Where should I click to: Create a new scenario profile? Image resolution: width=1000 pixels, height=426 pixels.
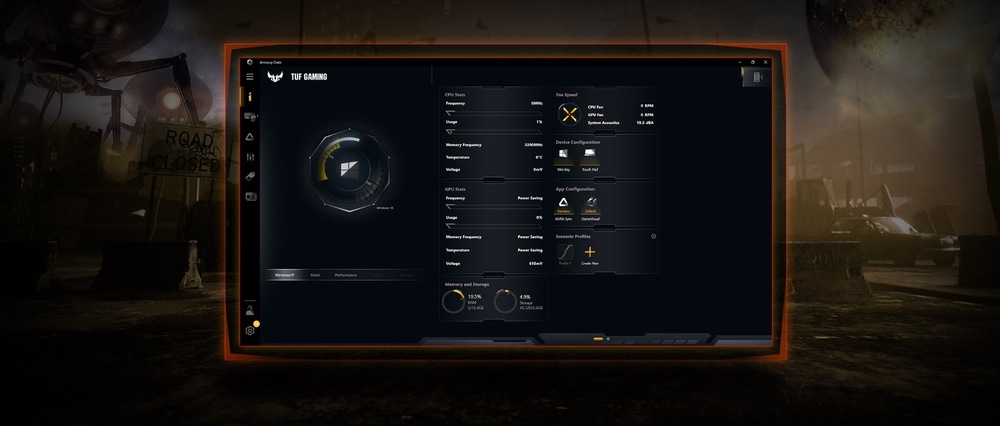click(x=590, y=252)
